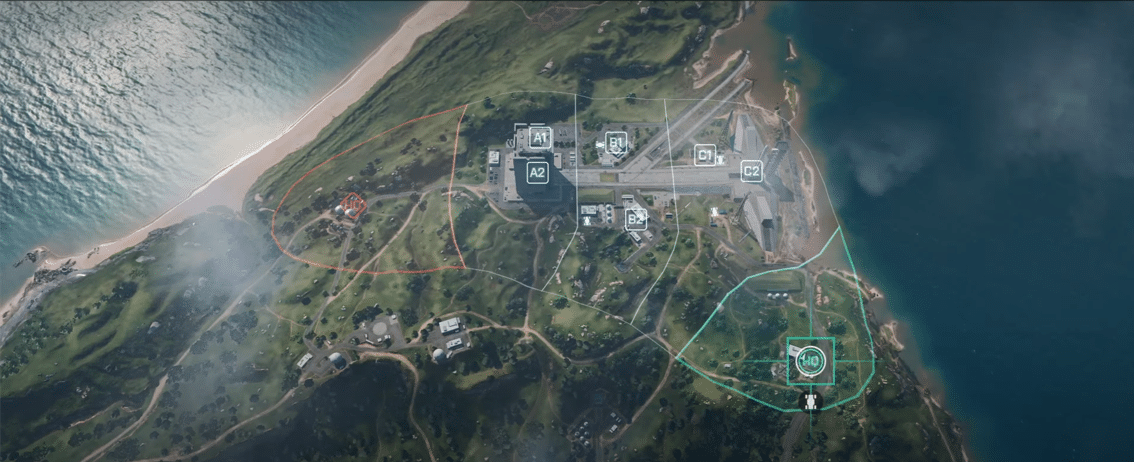Select the A2 objective marker
Viewport: 1134px width, 462px height.
(x=537, y=172)
